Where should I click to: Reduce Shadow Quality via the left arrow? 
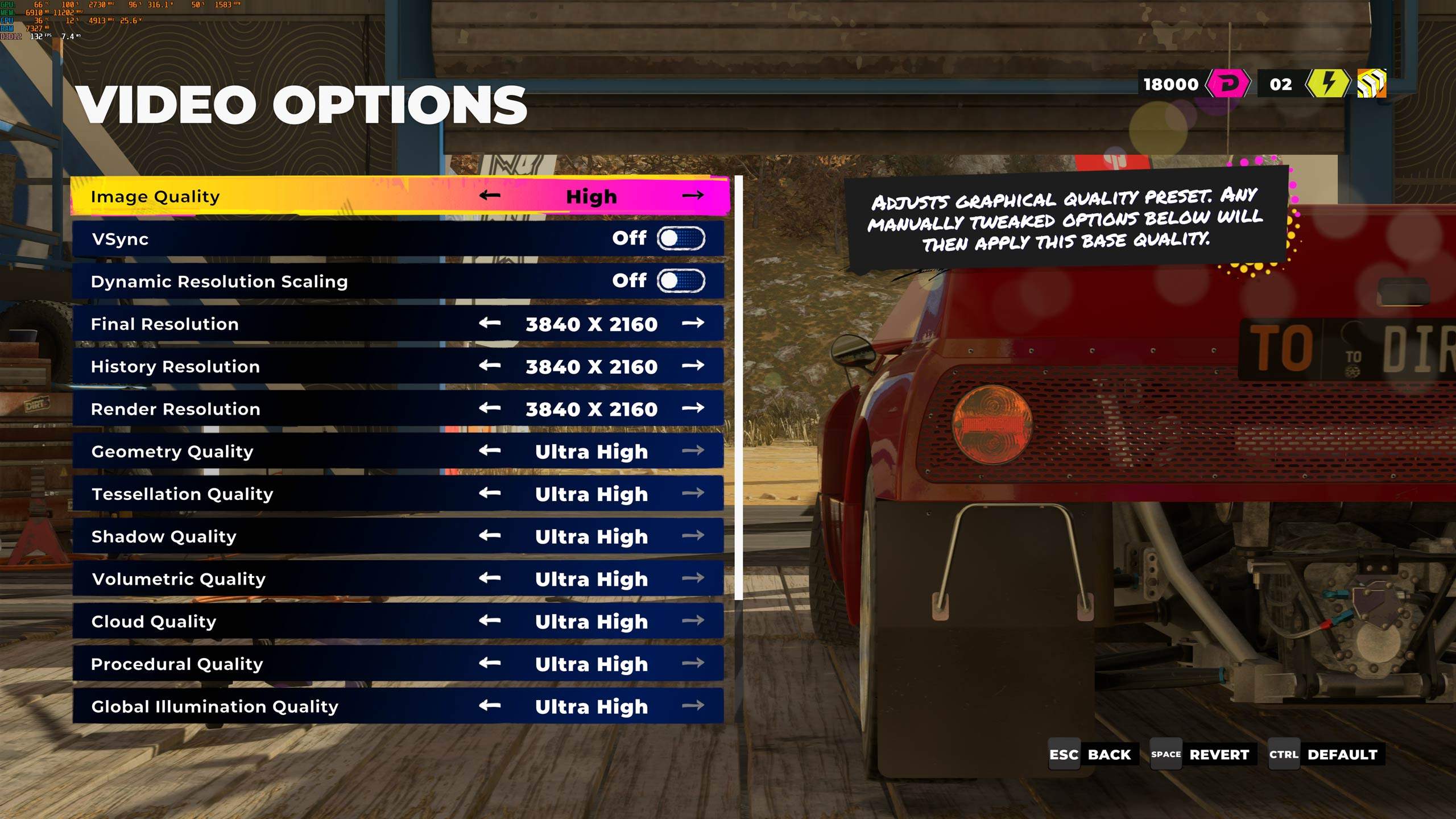[x=489, y=536]
